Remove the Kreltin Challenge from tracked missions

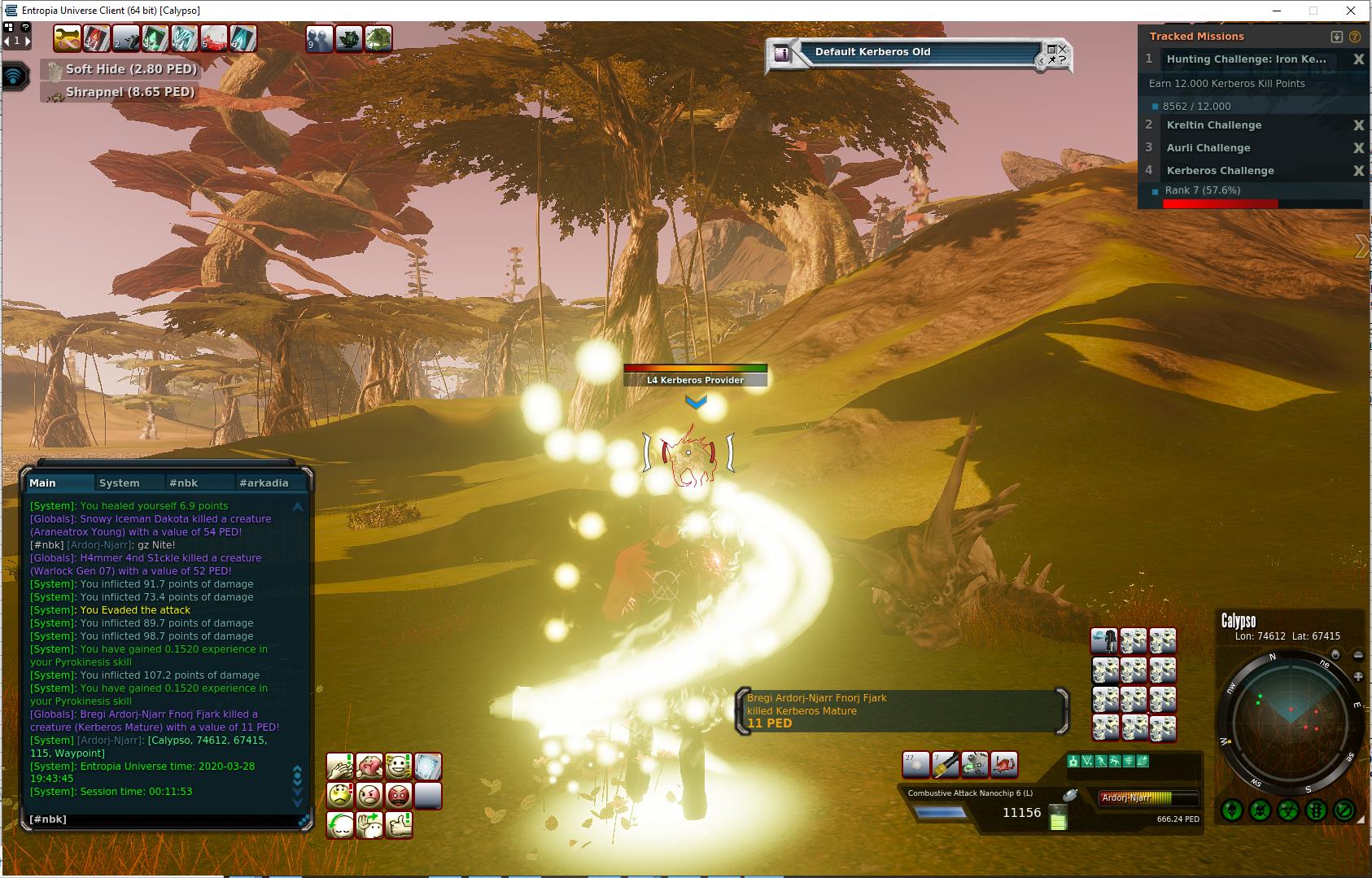tap(1358, 125)
